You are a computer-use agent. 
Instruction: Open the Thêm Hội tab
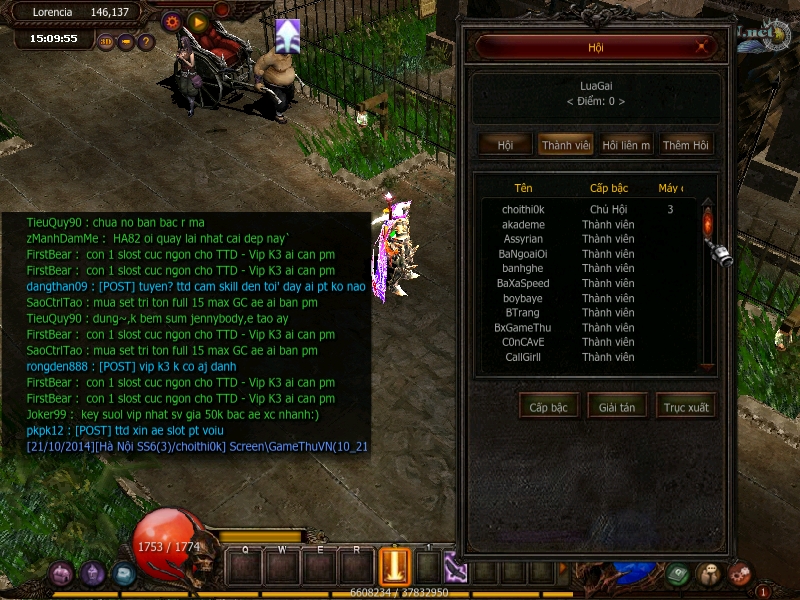[686, 145]
